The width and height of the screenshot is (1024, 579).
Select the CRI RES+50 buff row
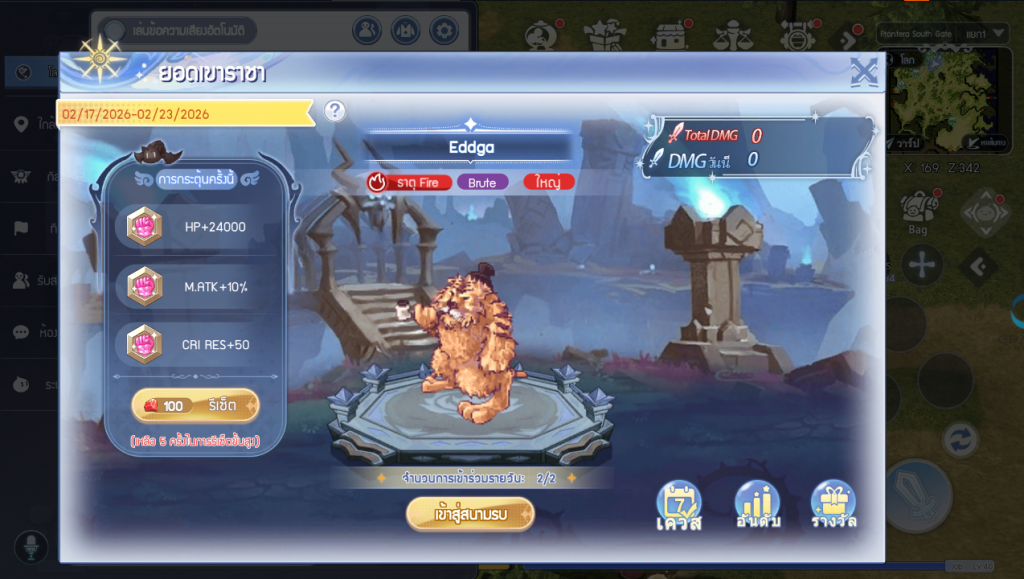[190, 345]
